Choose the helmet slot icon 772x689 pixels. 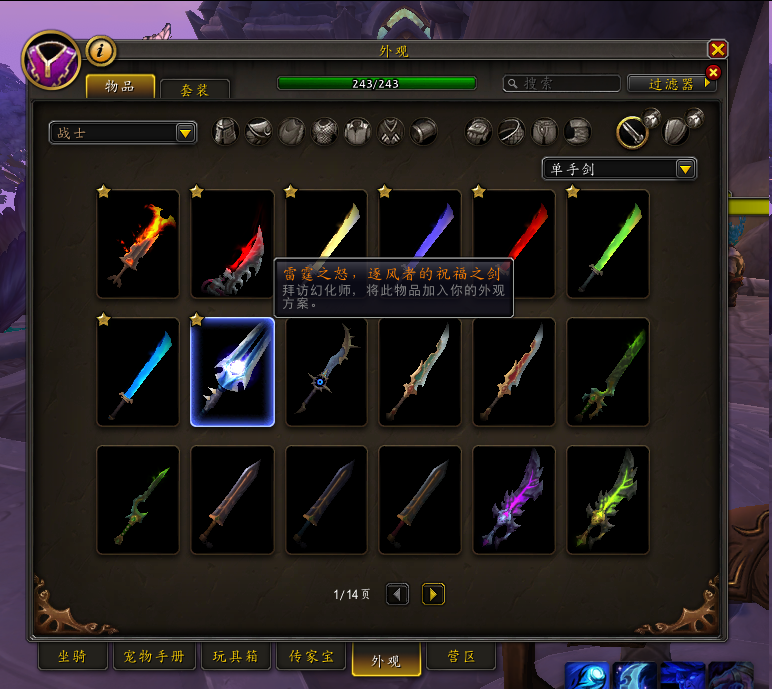pos(226,131)
